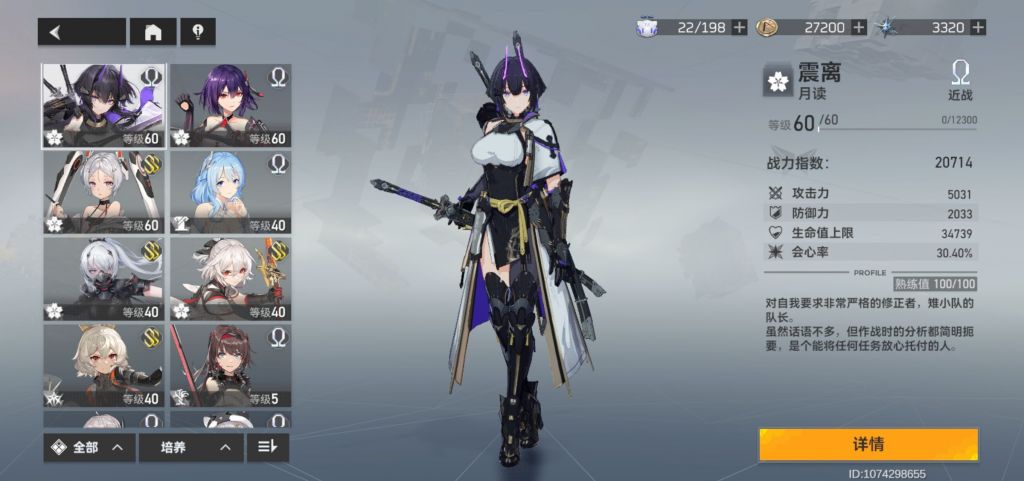The height and width of the screenshot is (481, 1024).
Task: Open the yellow 详情 details button
Action: point(867,444)
